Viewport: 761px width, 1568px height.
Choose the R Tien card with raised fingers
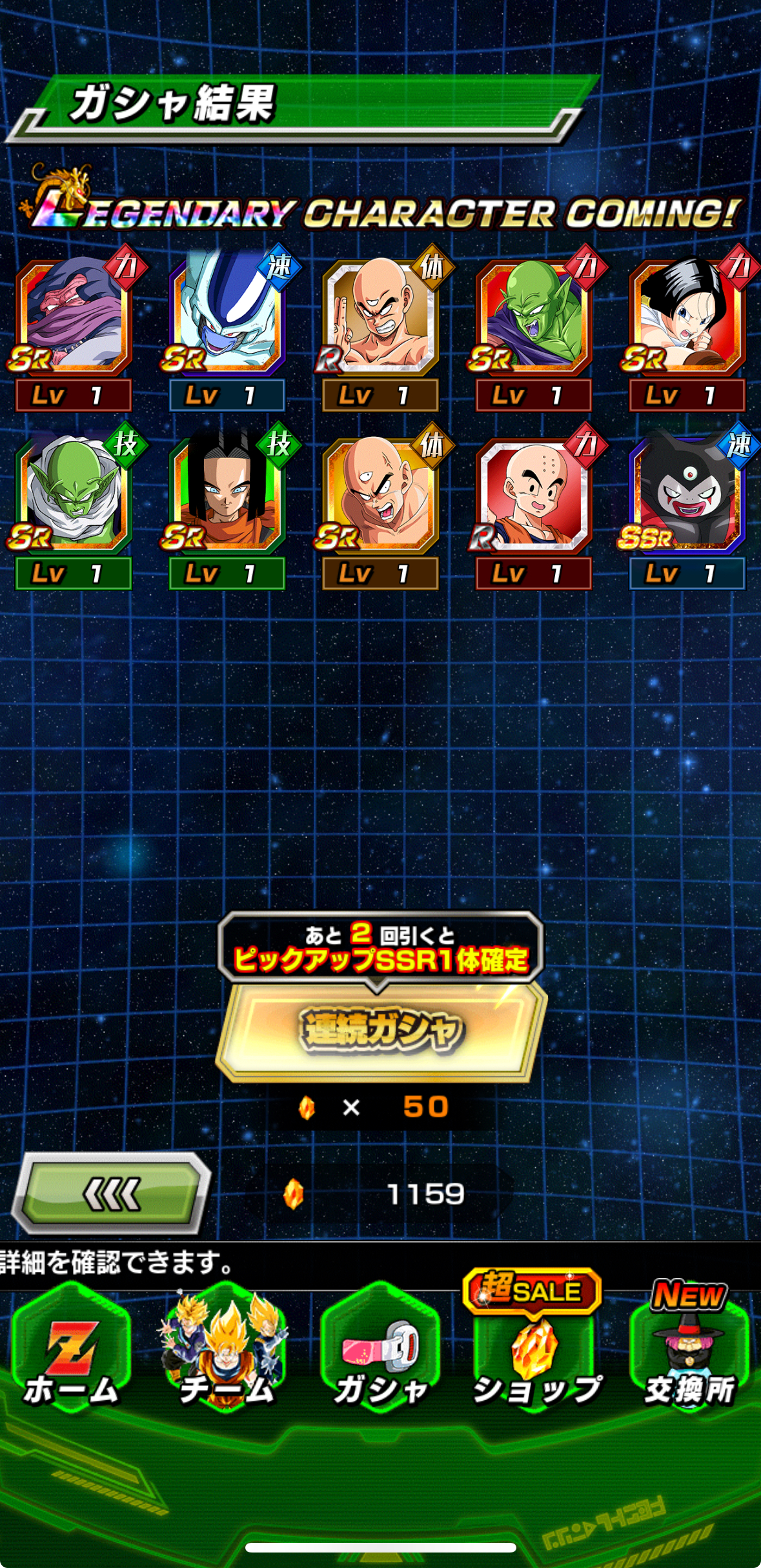coord(380,317)
